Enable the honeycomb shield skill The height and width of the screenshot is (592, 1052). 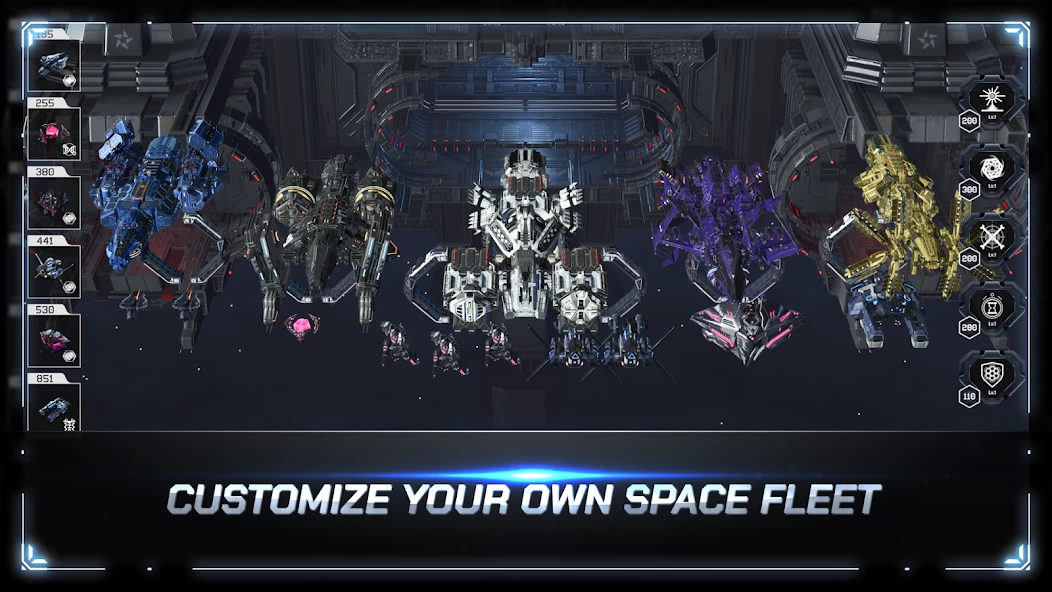pos(992,374)
